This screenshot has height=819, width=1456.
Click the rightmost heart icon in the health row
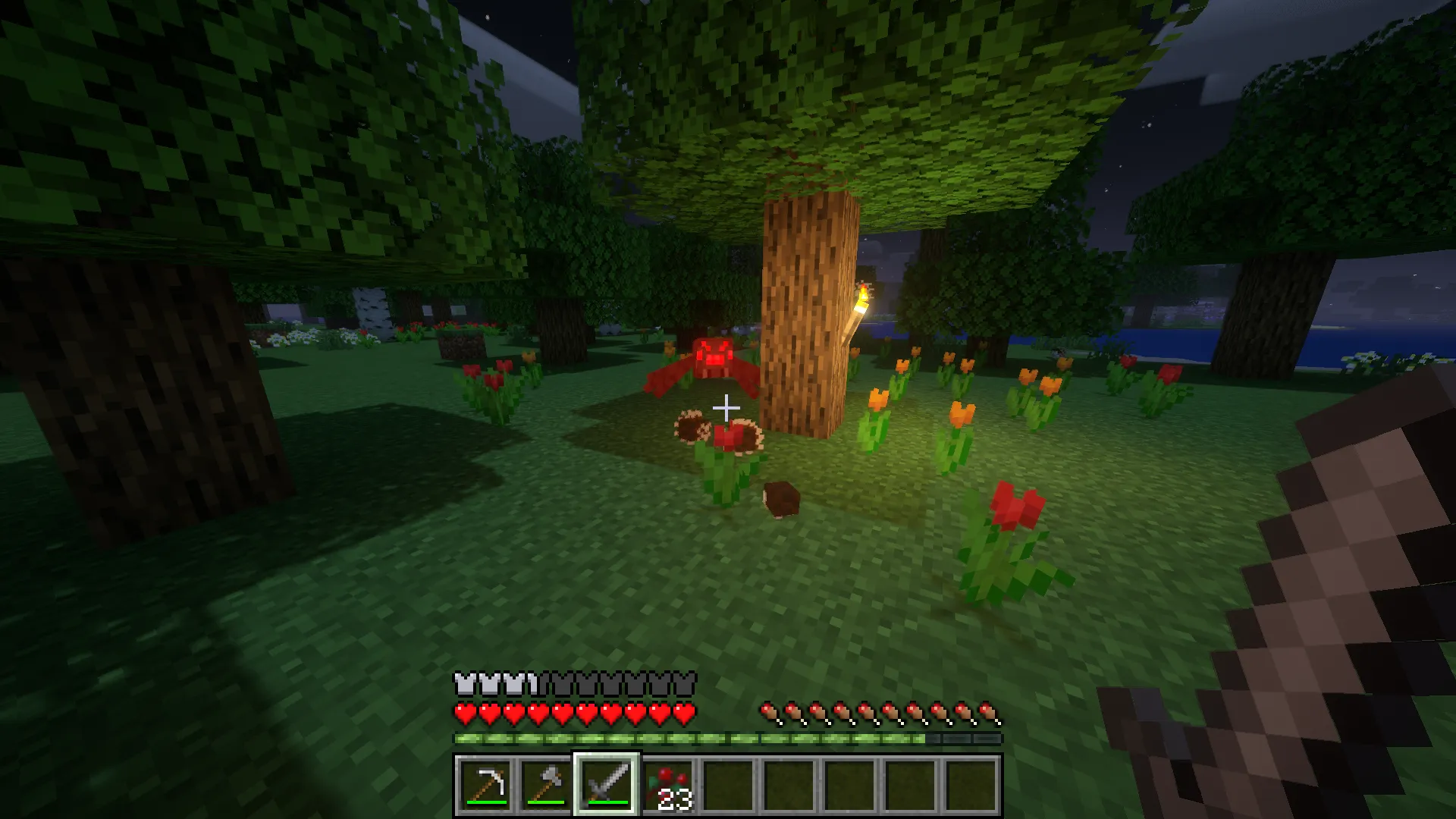click(x=685, y=713)
